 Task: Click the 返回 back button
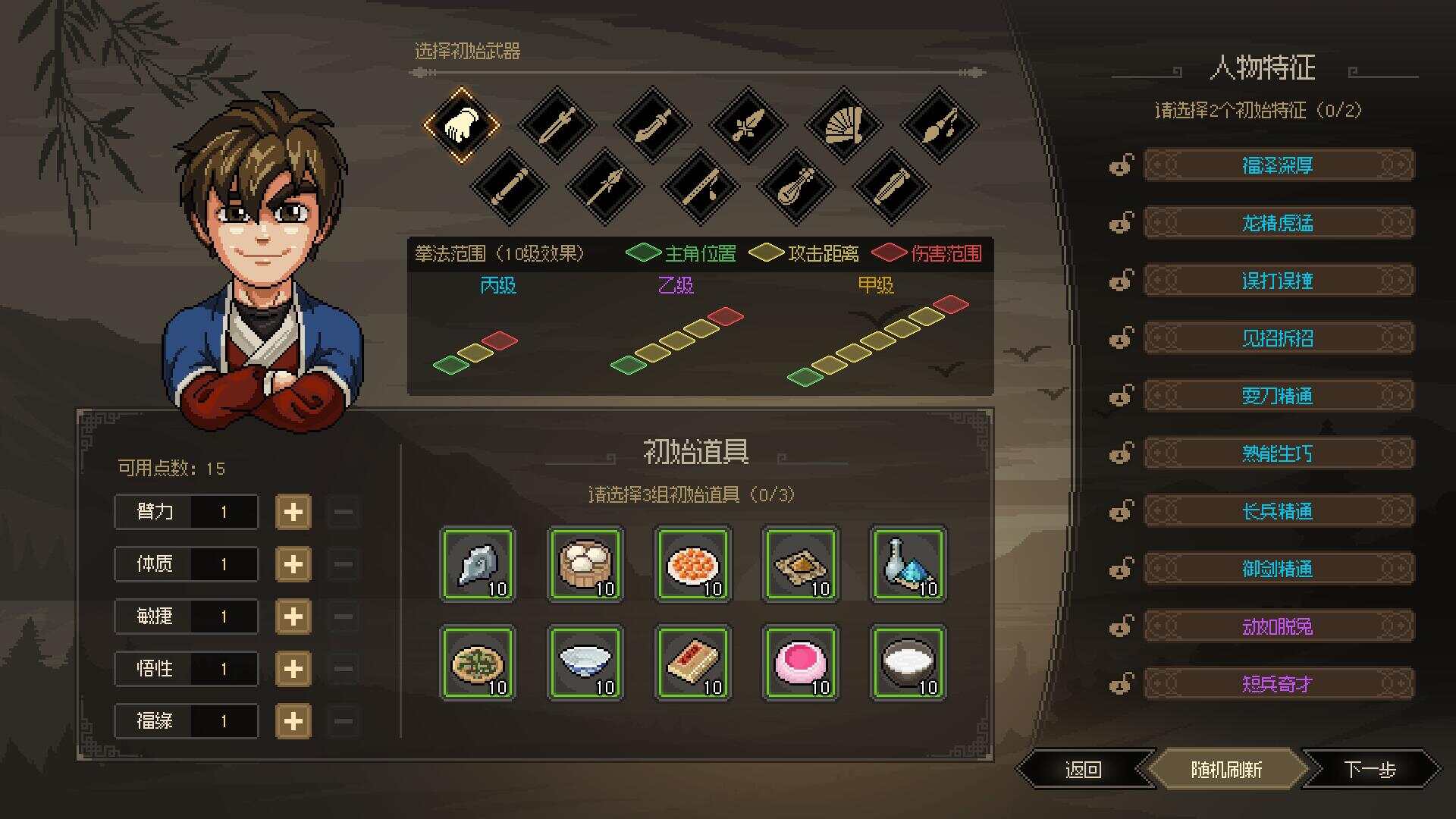click(x=1083, y=768)
